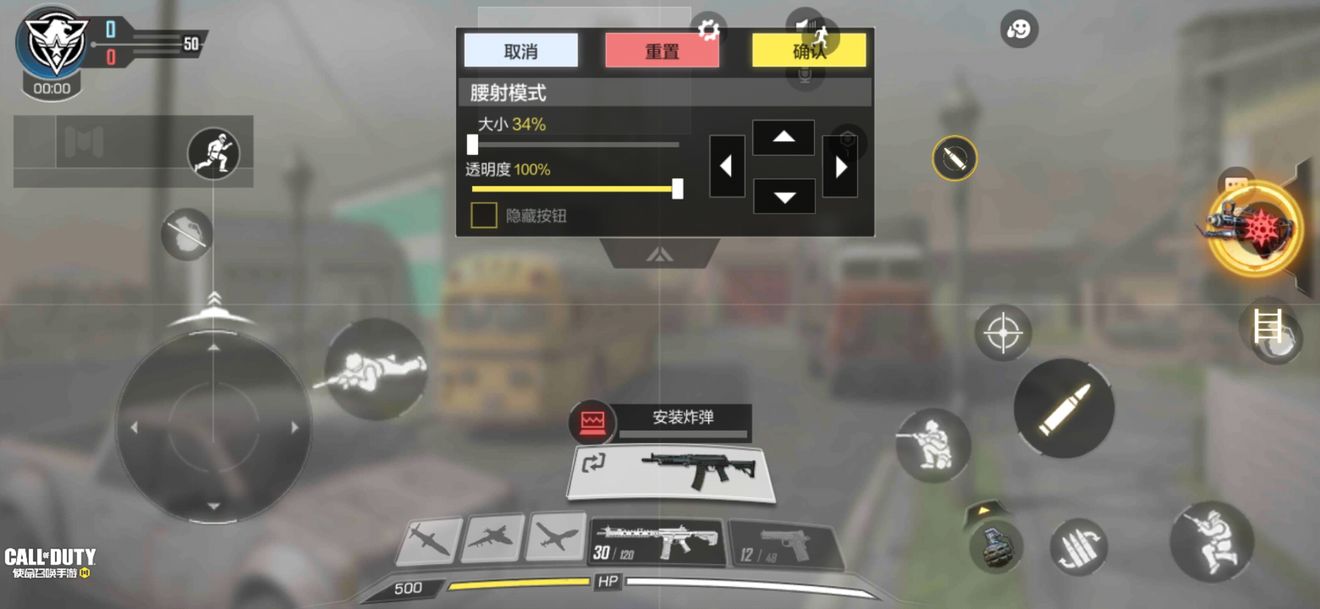Collapse the panel with the chevron tab
The height and width of the screenshot is (609, 1320).
658,254
